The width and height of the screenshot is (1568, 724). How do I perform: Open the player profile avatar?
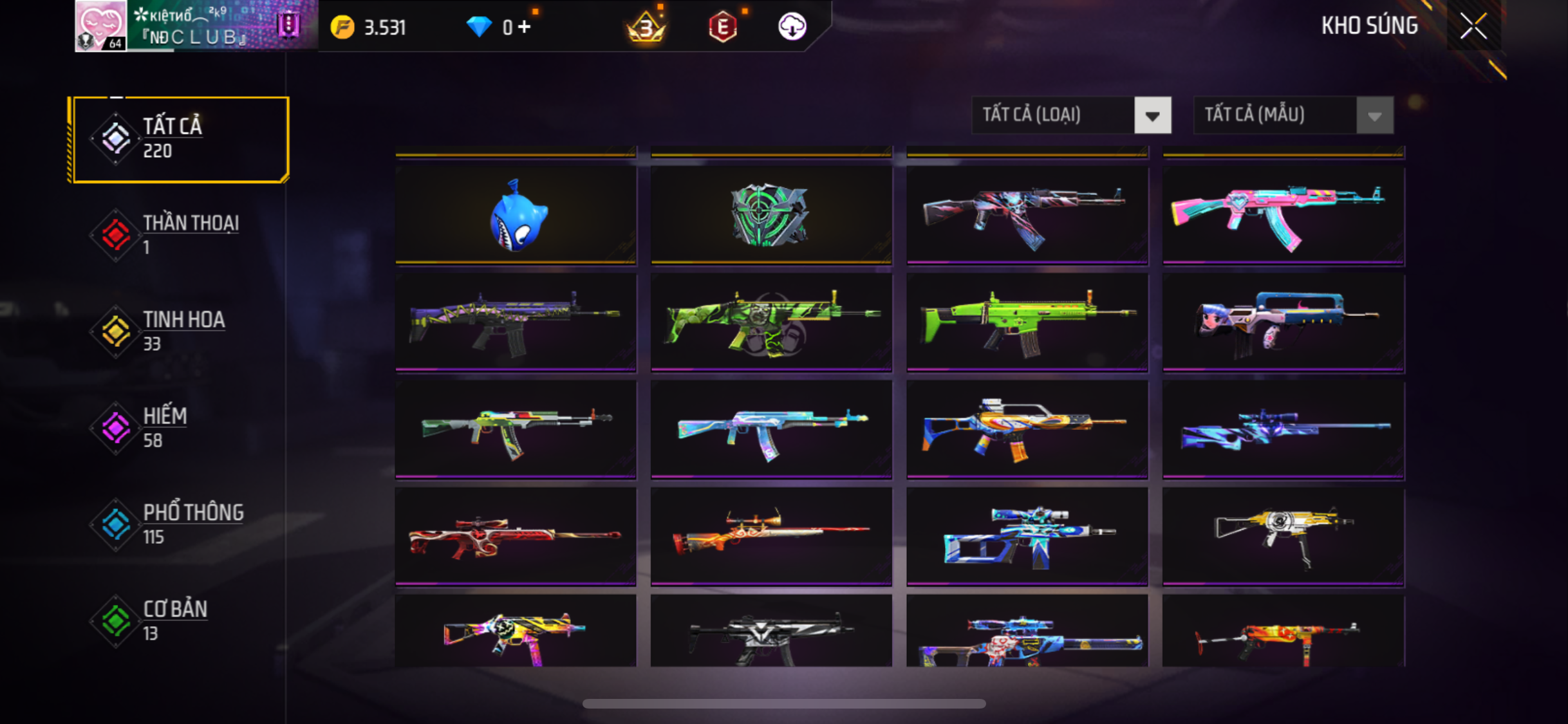pos(100,26)
